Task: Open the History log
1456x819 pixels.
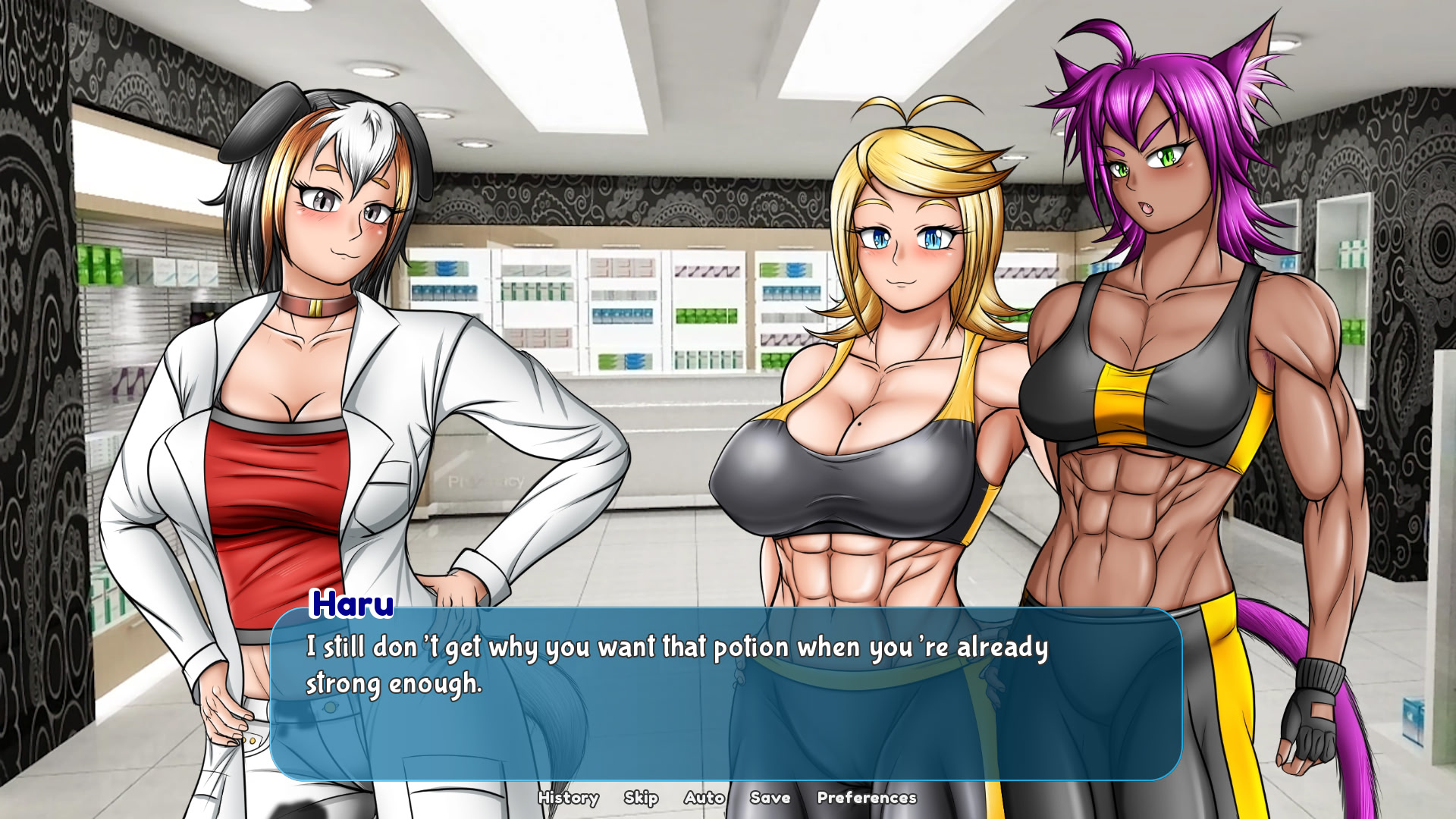Action: (569, 798)
